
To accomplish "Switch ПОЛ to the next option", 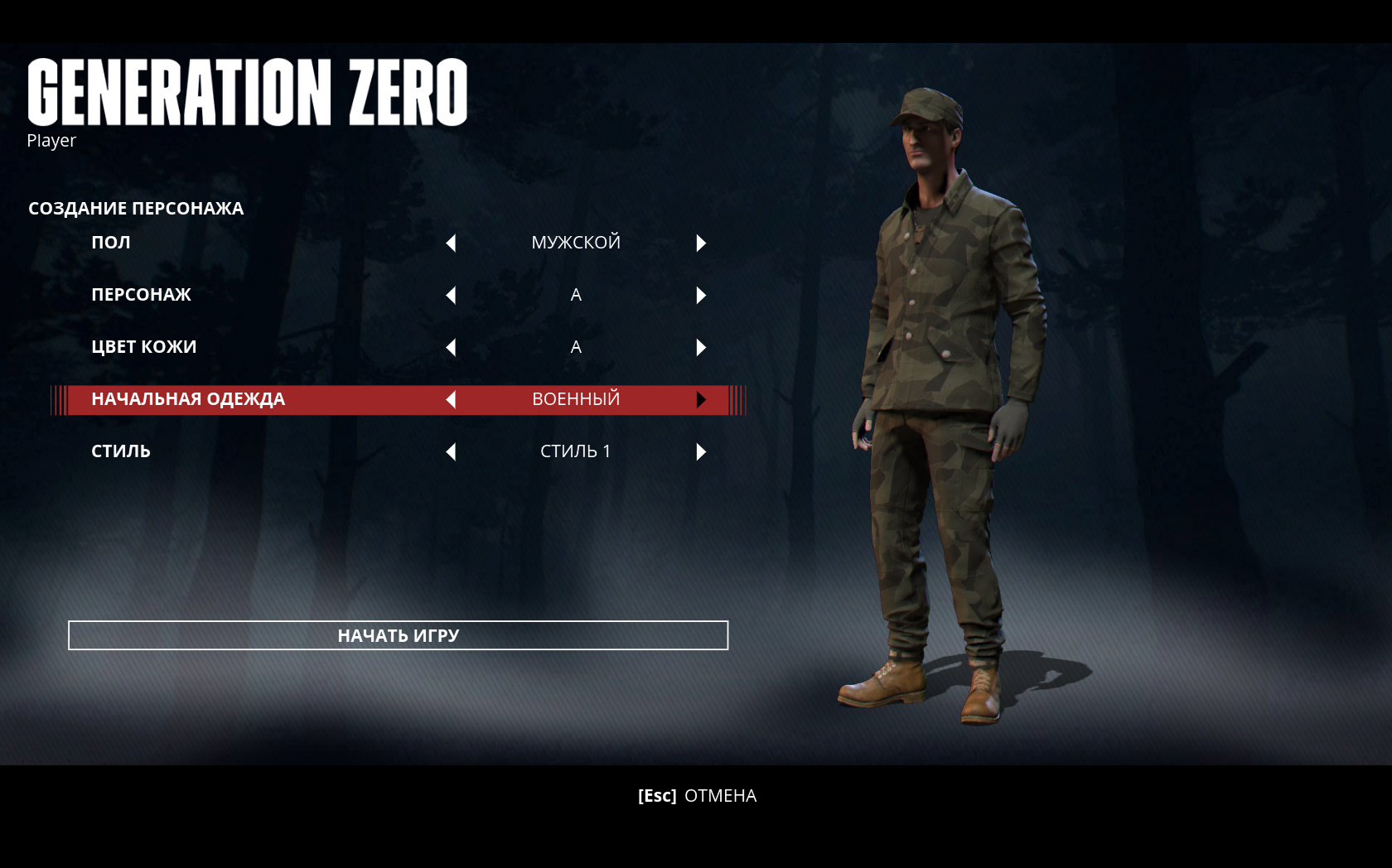I will tap(701, 243).
